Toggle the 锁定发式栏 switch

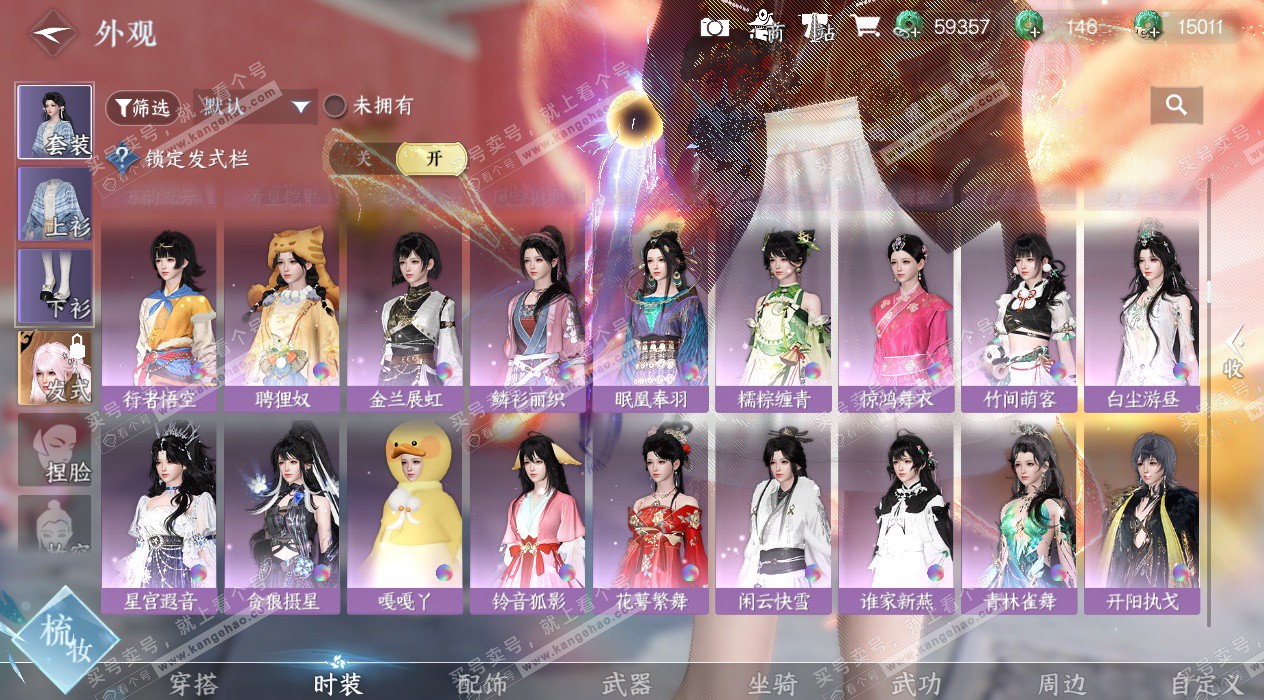[x=398, y=158]
